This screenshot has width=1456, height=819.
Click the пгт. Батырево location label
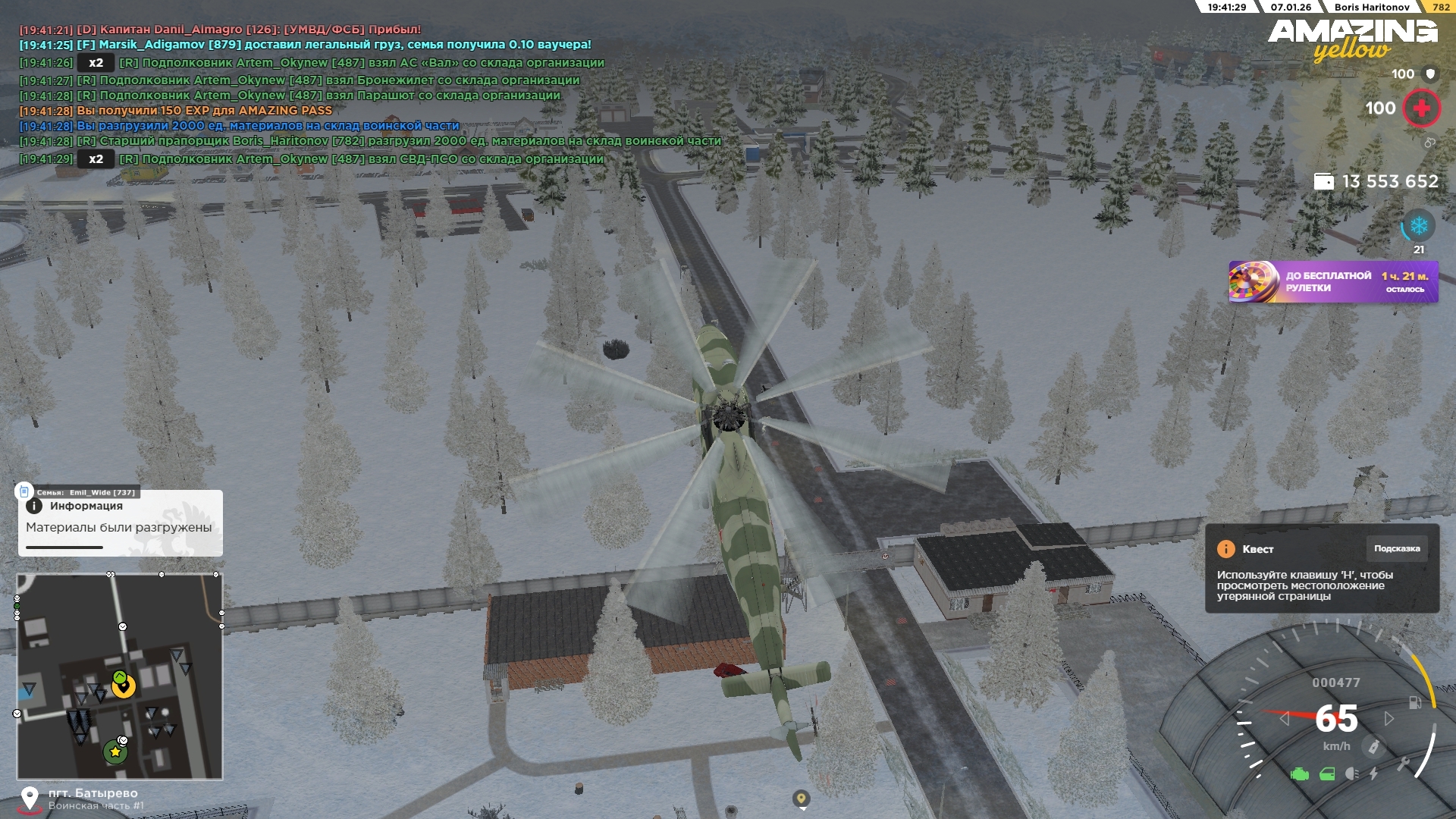93,793
